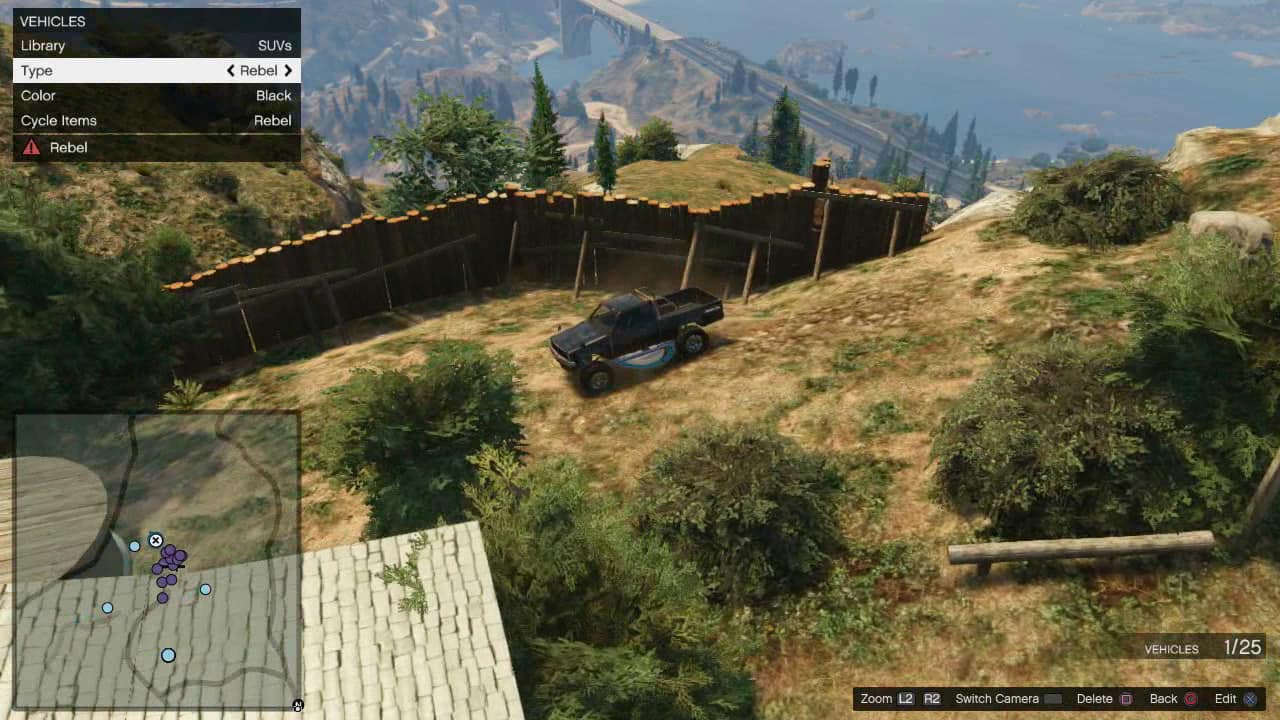The height and width of the screenshot is (720, 1280).
Task: Click the red warning triangle beside Rebel
Action: 30,147
